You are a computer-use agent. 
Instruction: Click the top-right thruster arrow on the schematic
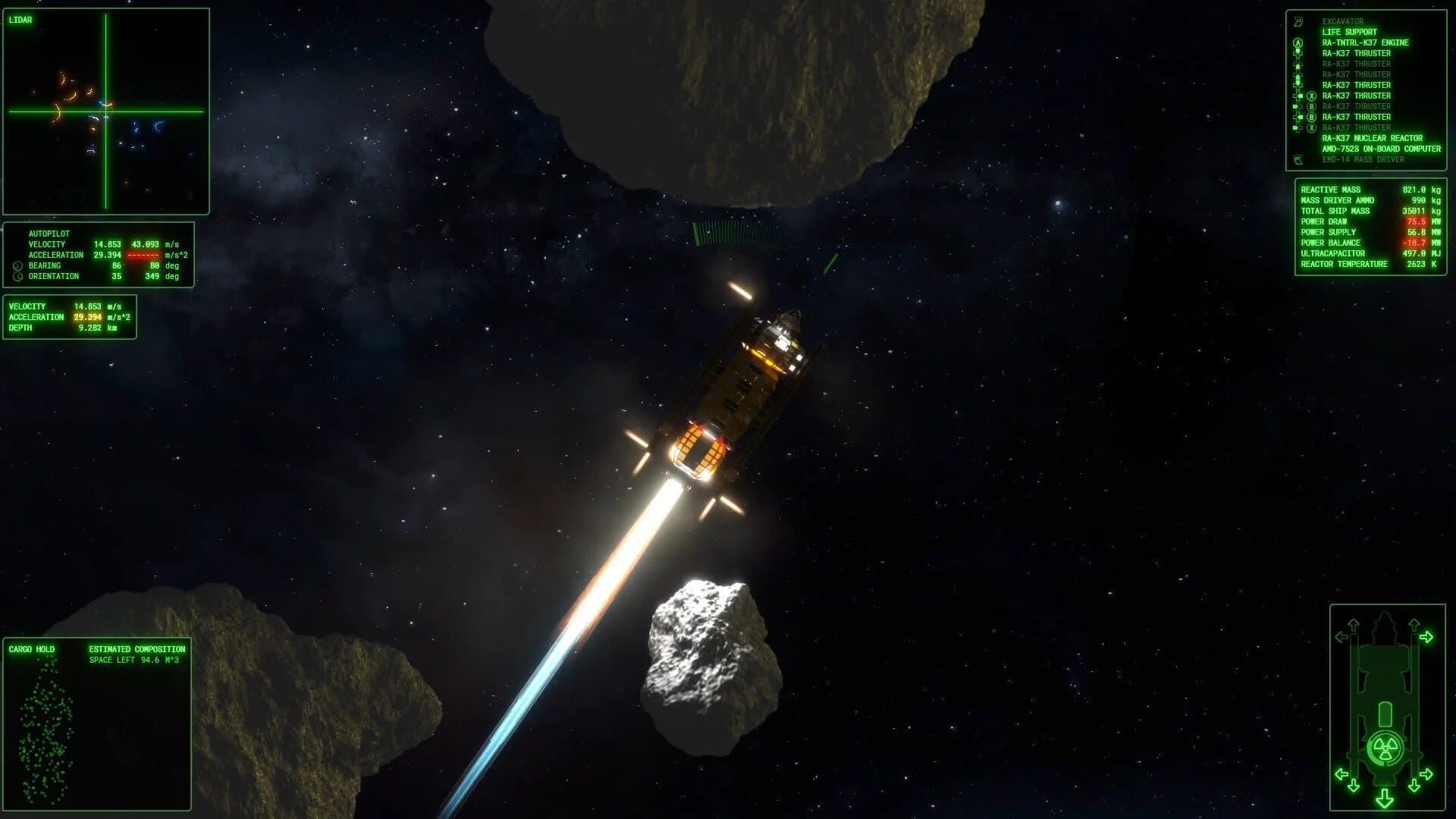[x=1428, y=636]
